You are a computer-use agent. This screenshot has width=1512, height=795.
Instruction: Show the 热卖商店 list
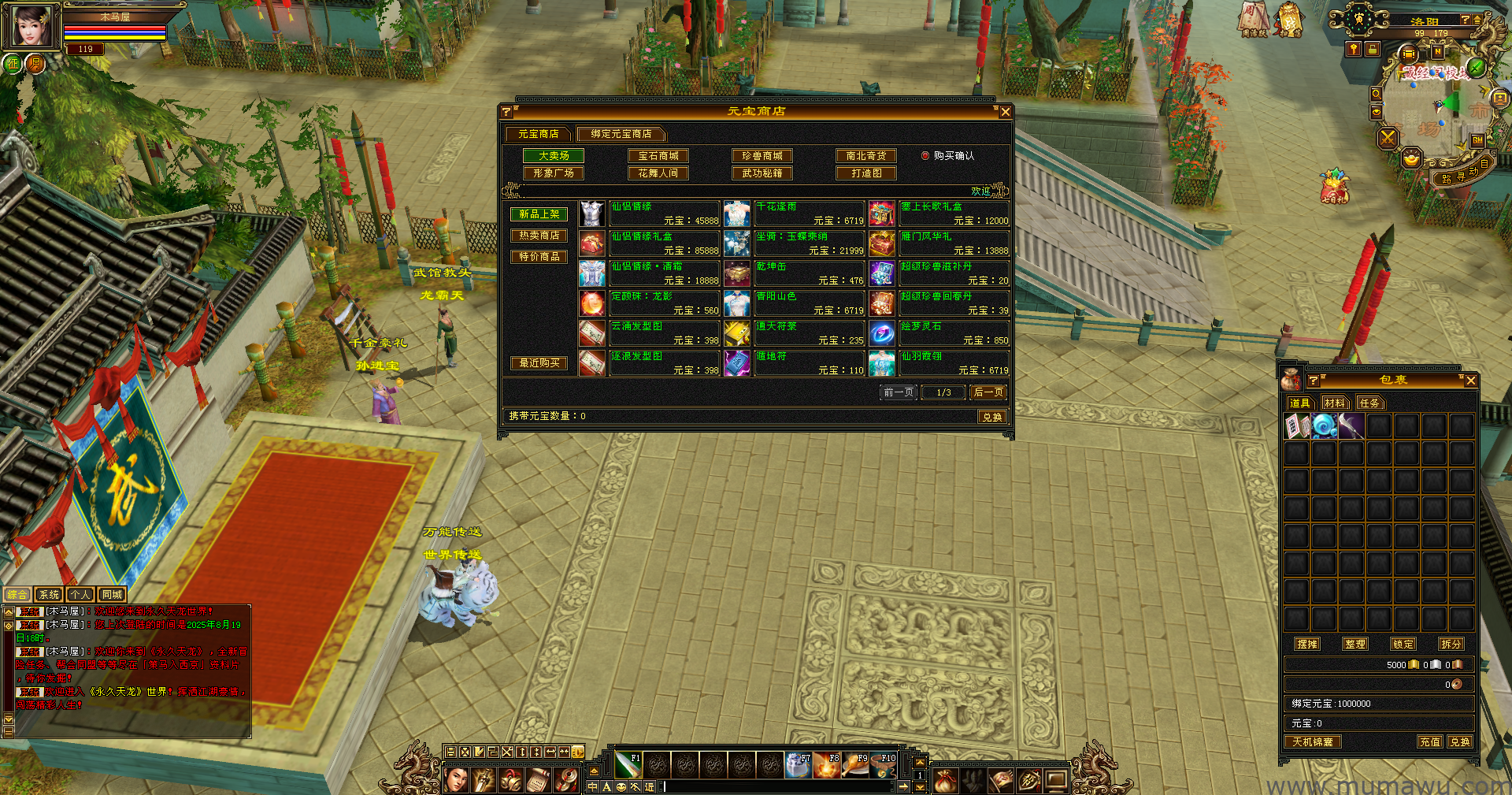click(539, 236)
